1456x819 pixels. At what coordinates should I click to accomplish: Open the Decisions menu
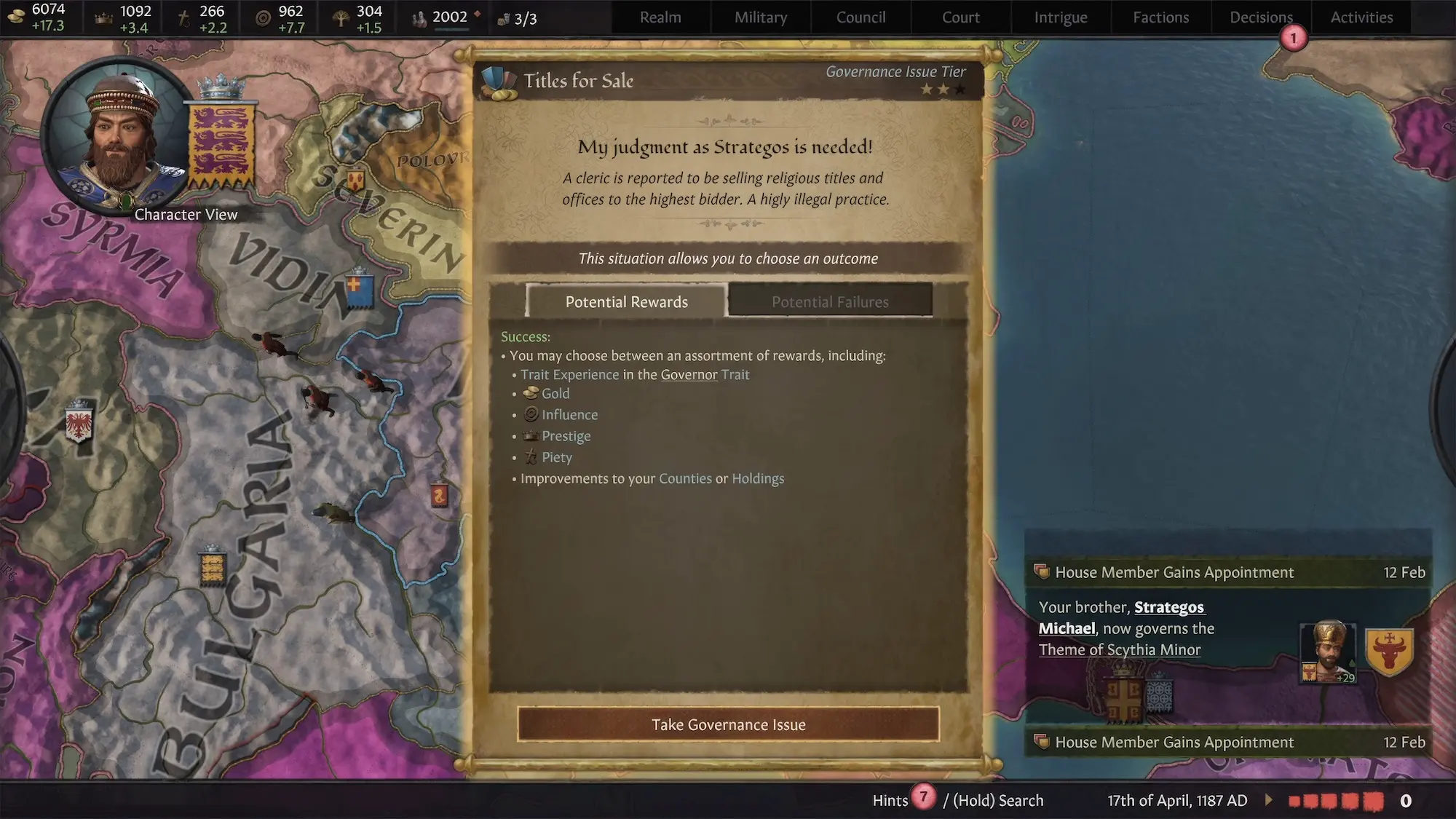[x=1261, y=17]
